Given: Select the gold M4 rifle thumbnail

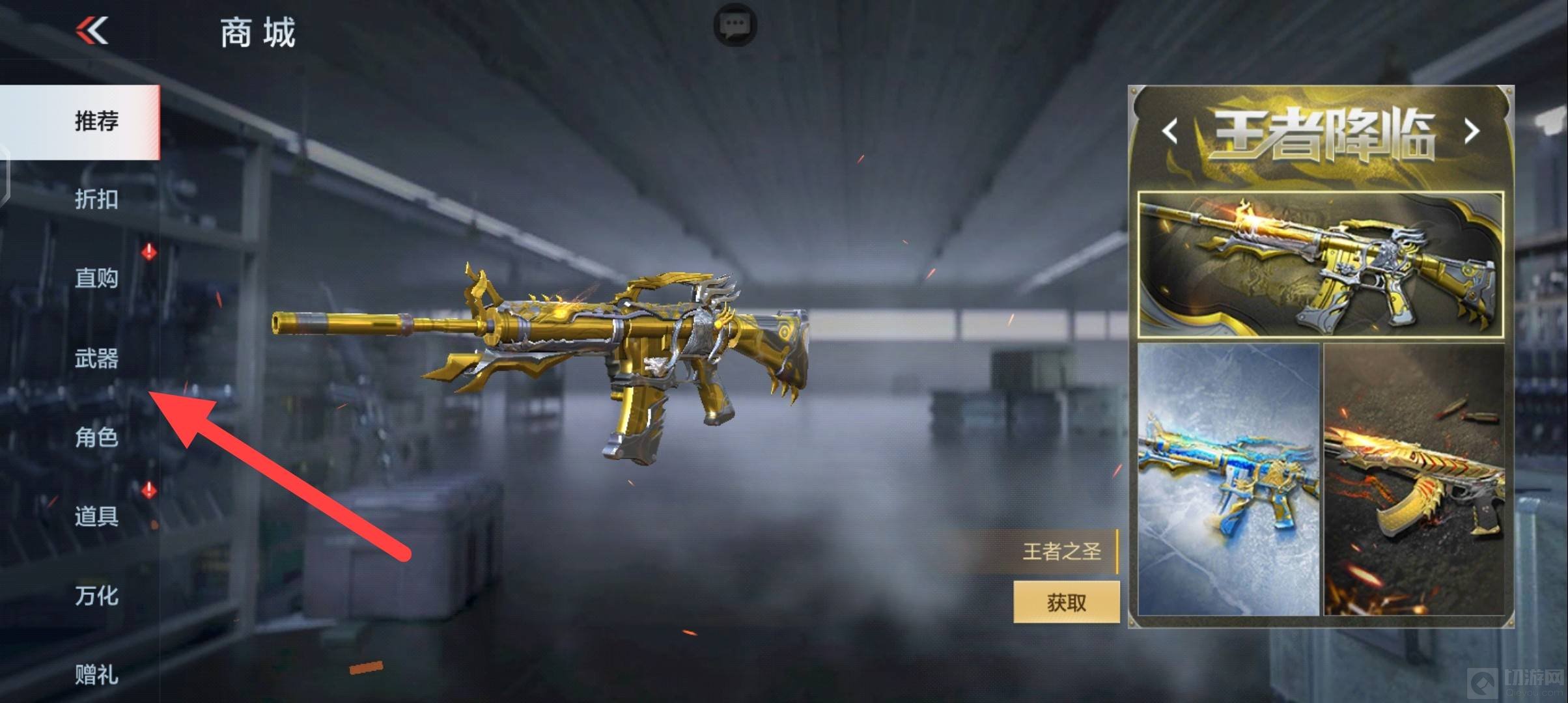Looking at the screenshot, I should (x=1321, y=265).
